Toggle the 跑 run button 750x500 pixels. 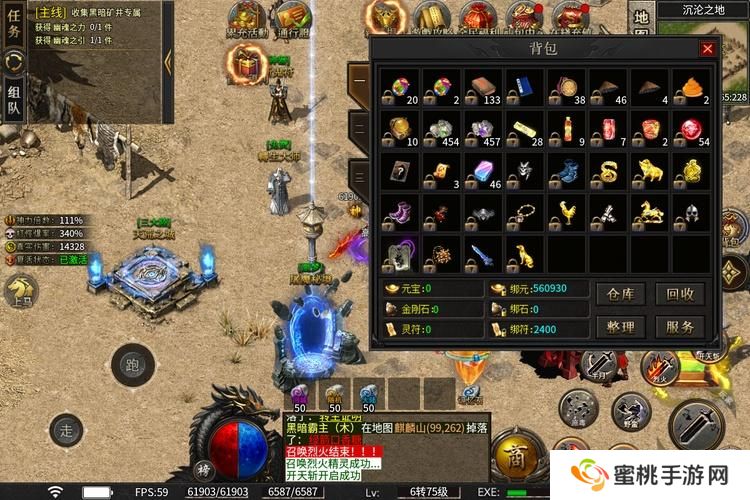pyautogui.click(x=129, y=362)
